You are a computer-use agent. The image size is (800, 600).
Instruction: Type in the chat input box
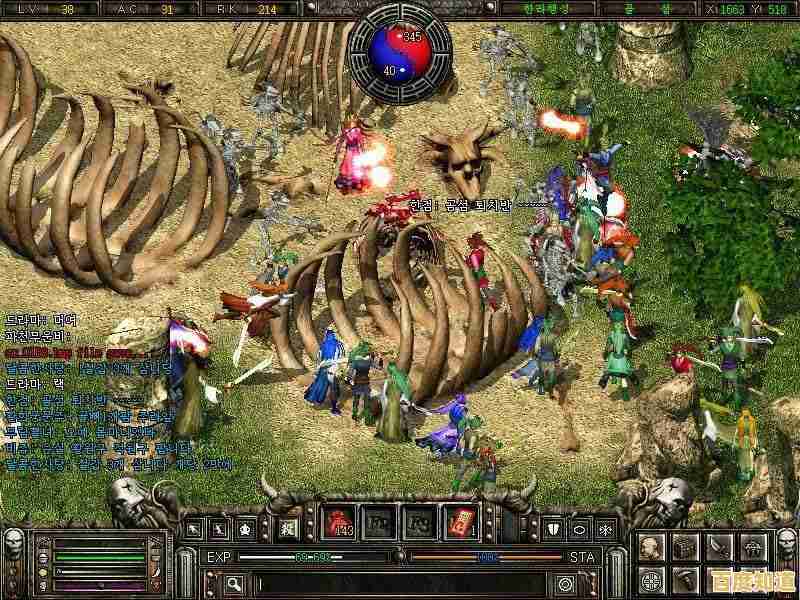pos(400,583)
